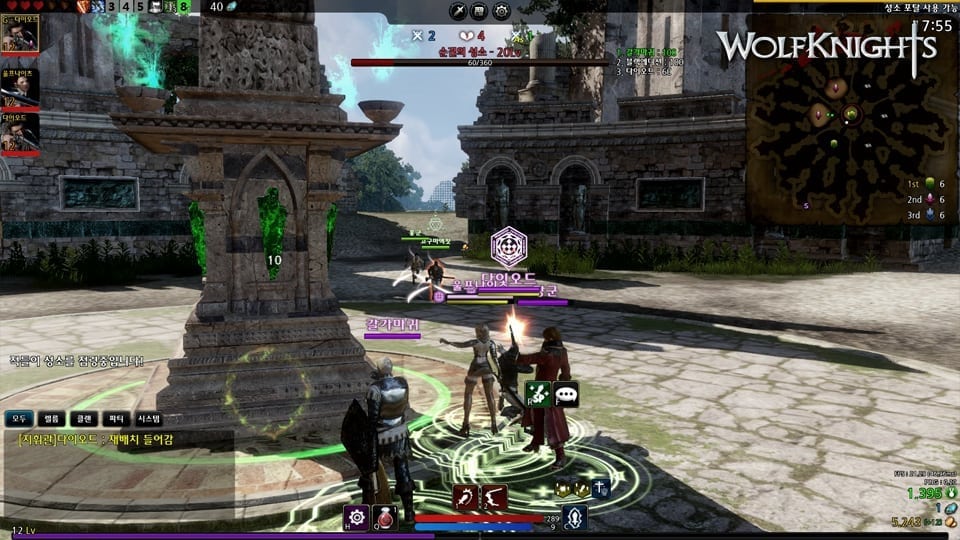The image size is (960, 540).
Task: Select the 파티 chat tab
Action: pyautogui.click(x=116, y=419)
